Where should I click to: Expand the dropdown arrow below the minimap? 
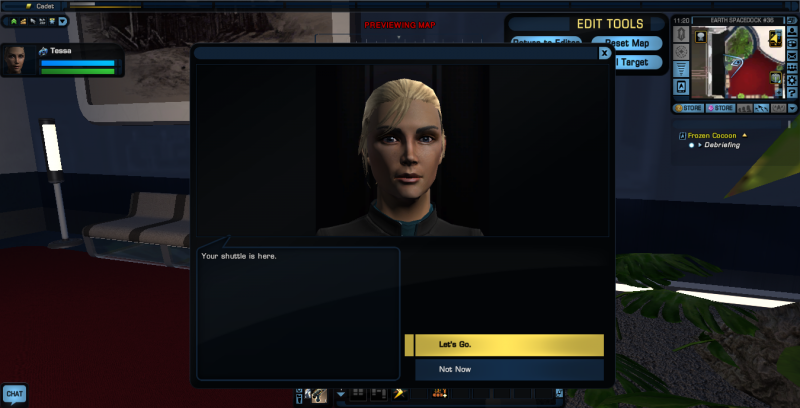tap(792, 107)
